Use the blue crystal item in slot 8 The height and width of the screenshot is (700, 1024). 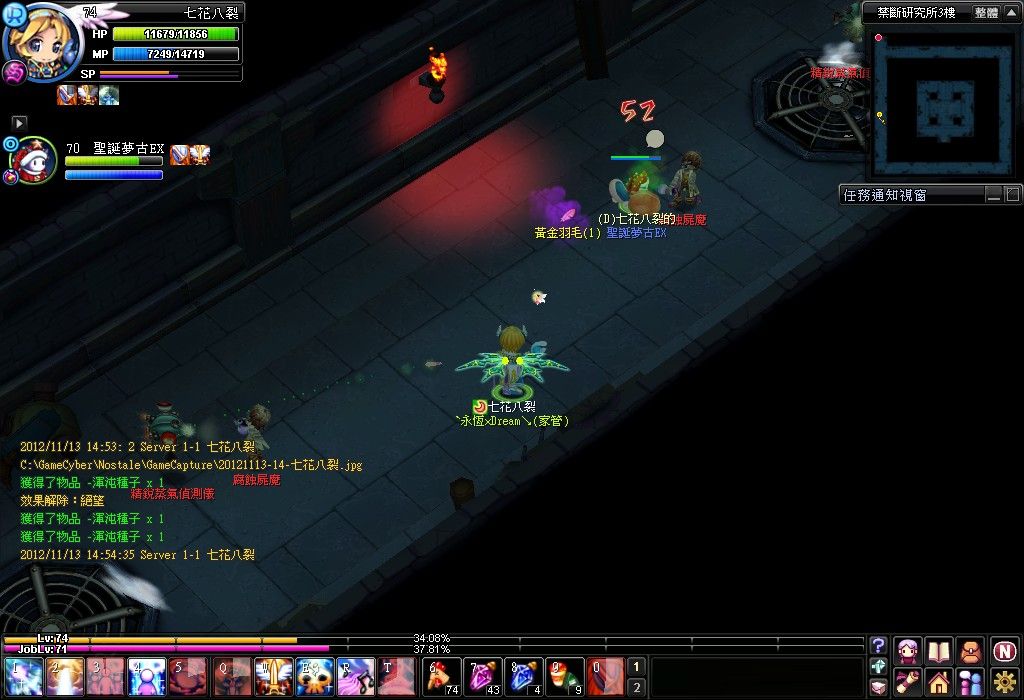click(521, 676)
